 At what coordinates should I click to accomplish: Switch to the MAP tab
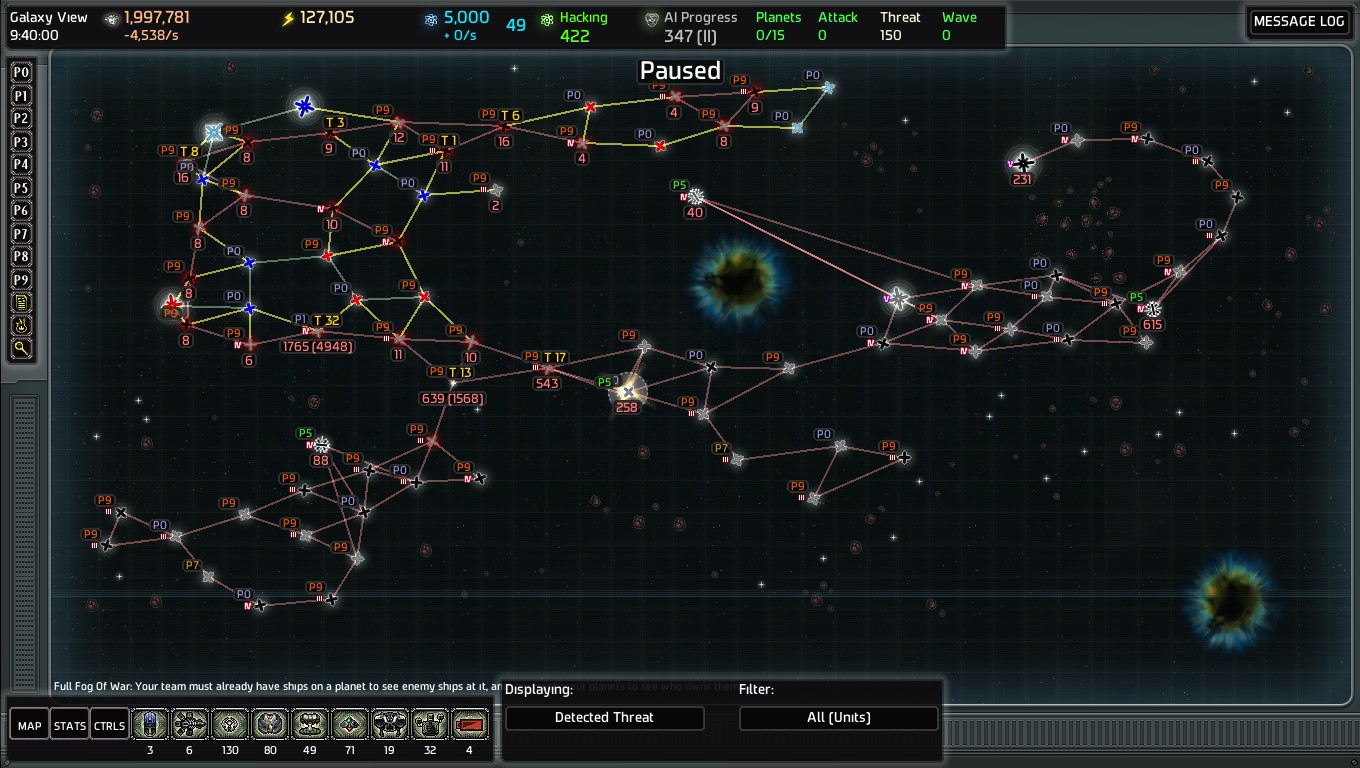(x=30, y=725)
